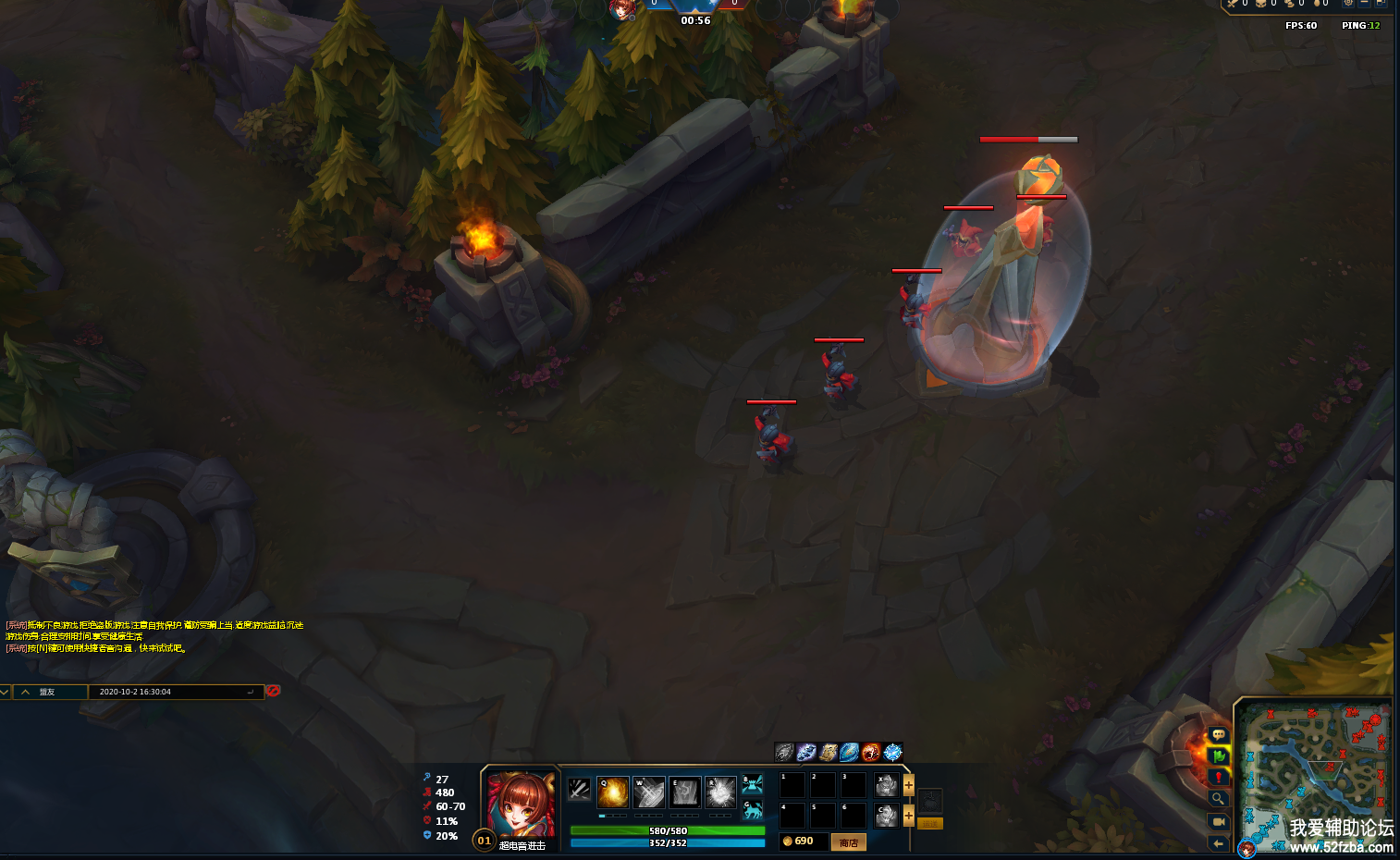Toggle the camera button beside the minimap
The height and width of the screenshot is (860, 1400).
1218,821
